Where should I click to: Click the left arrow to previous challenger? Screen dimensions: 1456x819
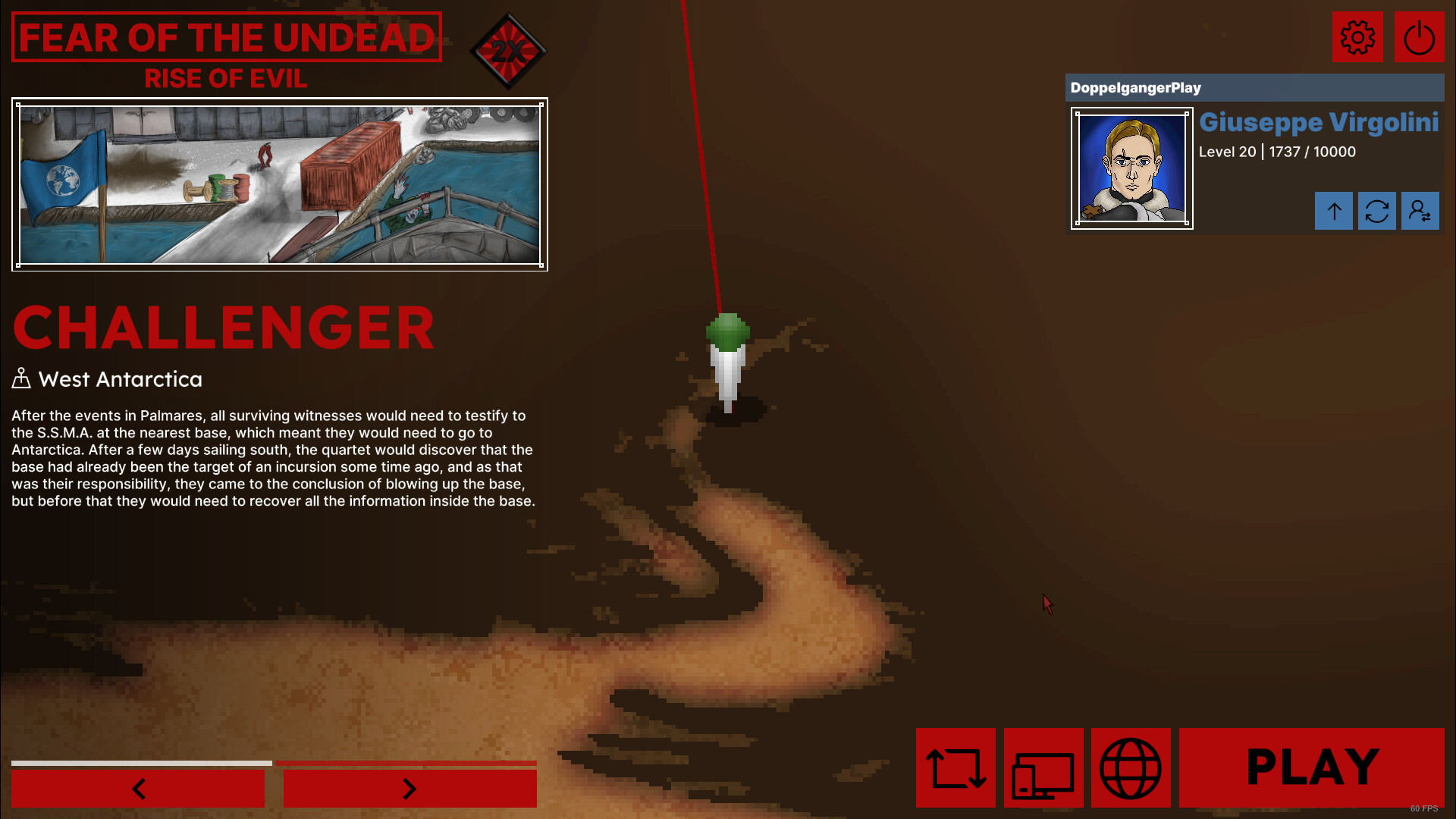(138, 789)
